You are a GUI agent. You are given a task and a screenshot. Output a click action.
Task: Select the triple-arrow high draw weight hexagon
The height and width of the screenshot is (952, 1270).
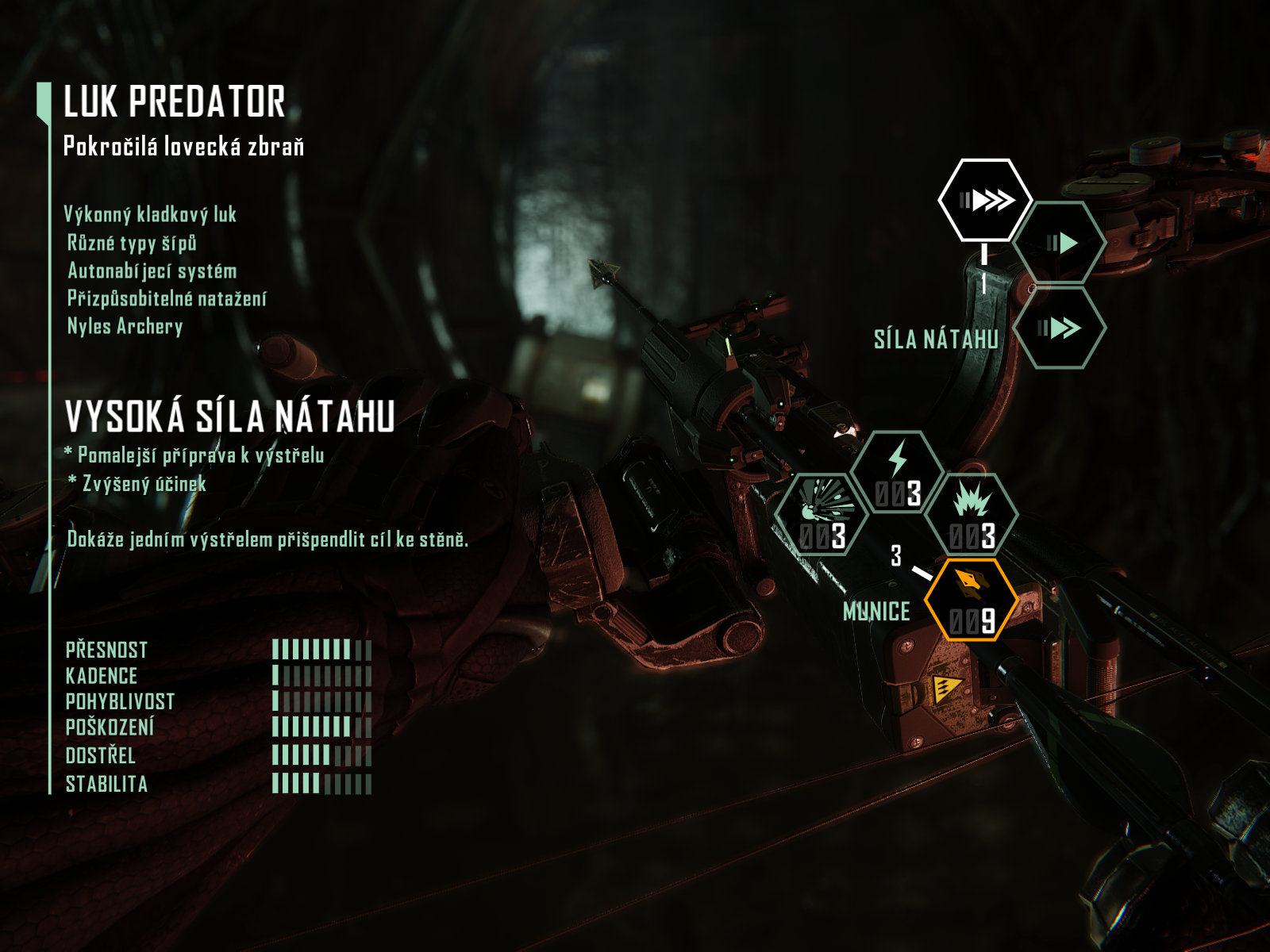[985, 200]
